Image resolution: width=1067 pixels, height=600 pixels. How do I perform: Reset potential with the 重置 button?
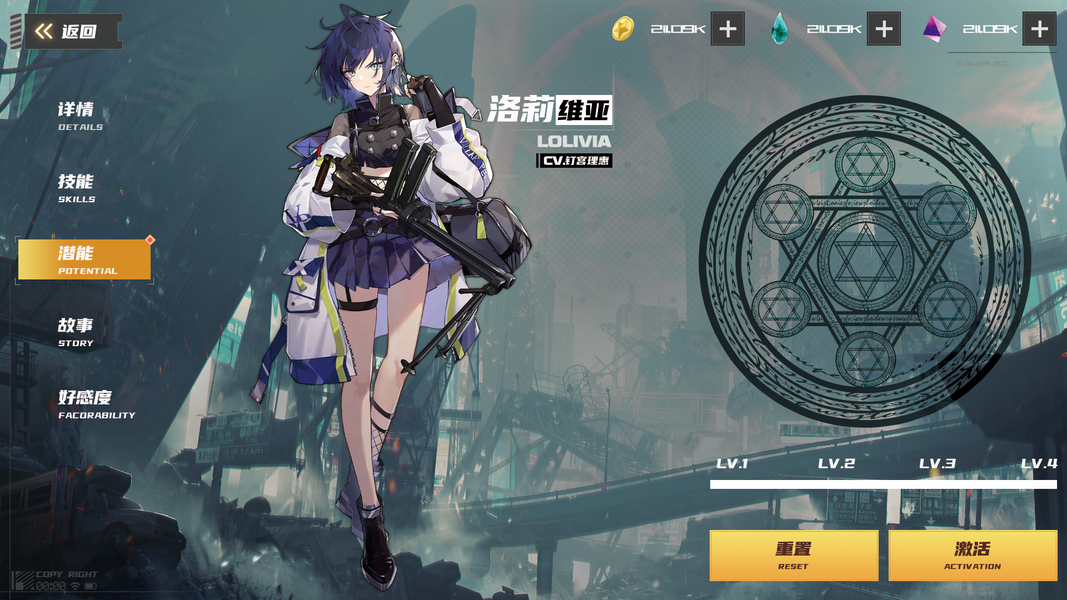tap(794, 555)
